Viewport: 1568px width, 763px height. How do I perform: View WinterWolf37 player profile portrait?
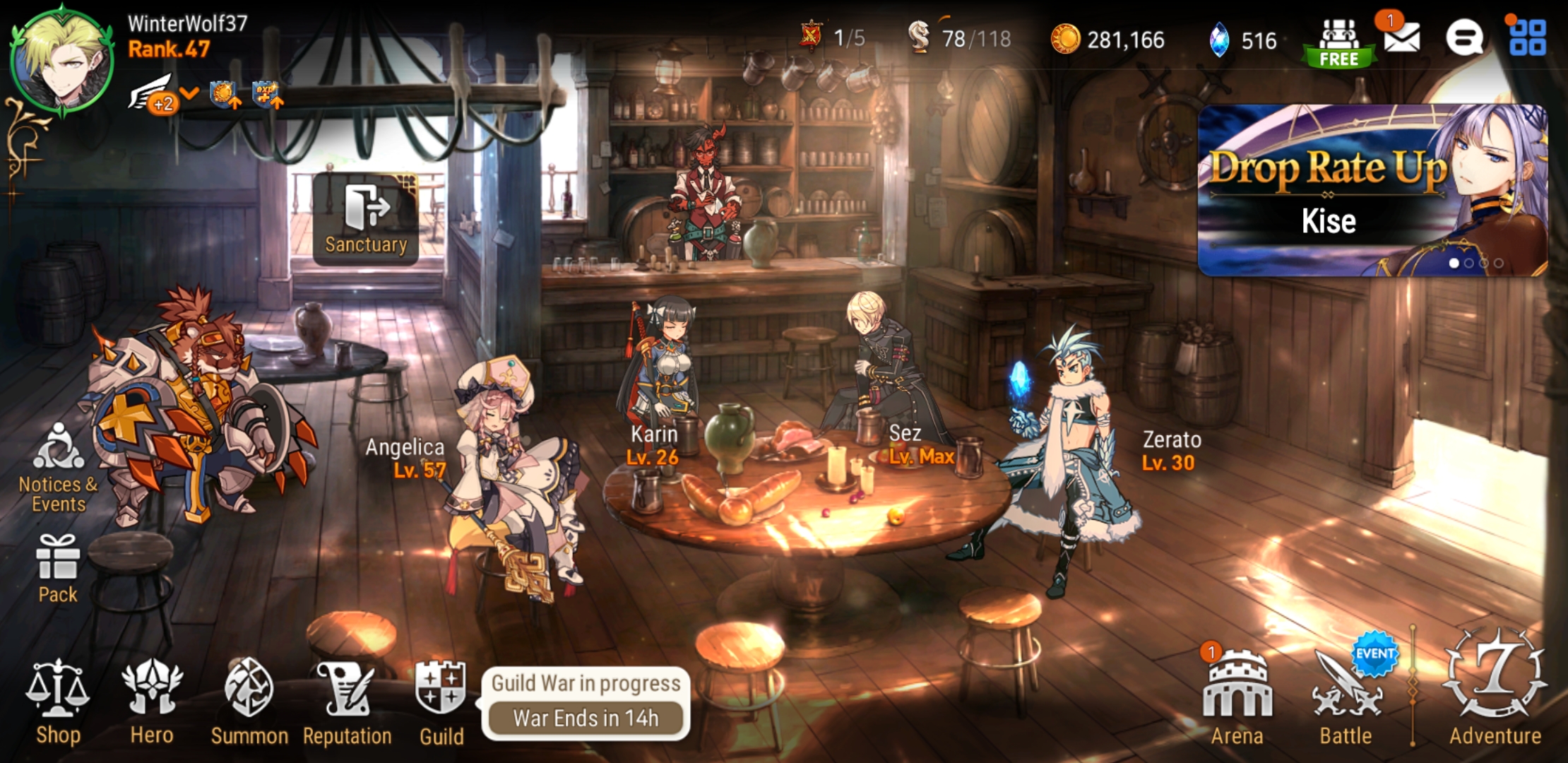[x=62, y=59]
